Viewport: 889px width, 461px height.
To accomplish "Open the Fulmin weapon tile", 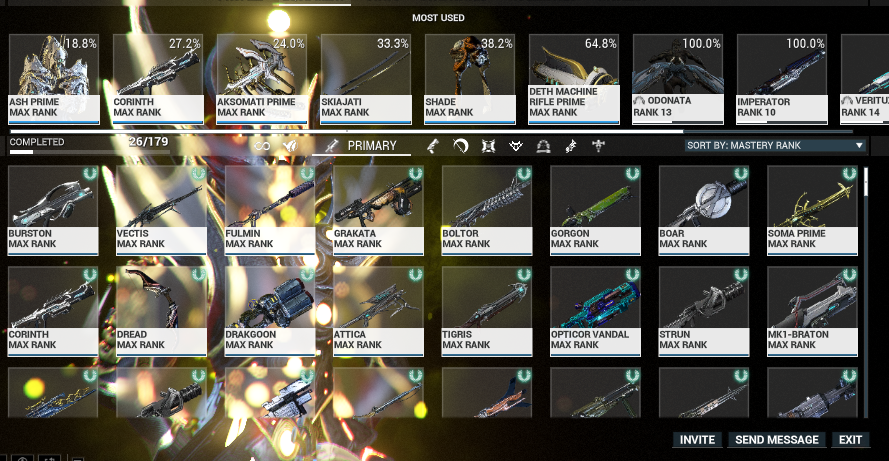I will 270,208.
